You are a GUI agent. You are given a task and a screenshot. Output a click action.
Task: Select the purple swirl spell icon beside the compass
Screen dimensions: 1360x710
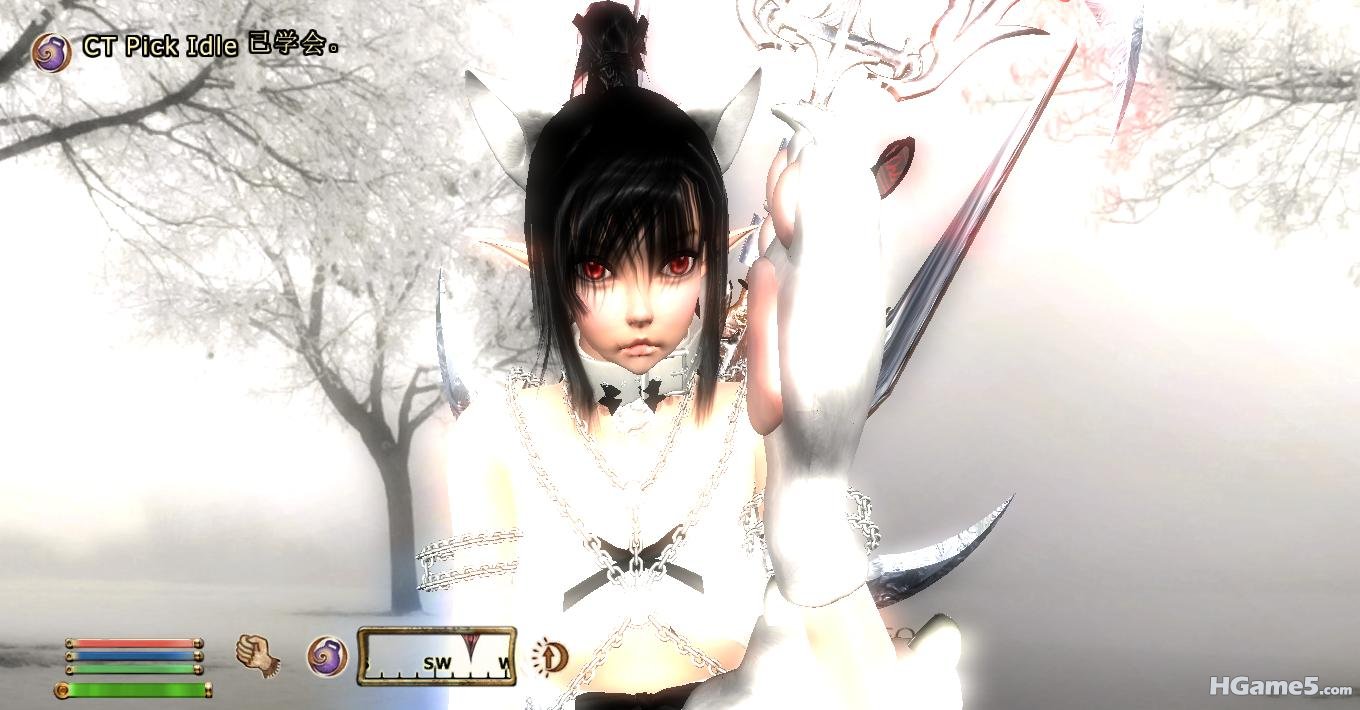pyautogui.click(x=326, y=657)
